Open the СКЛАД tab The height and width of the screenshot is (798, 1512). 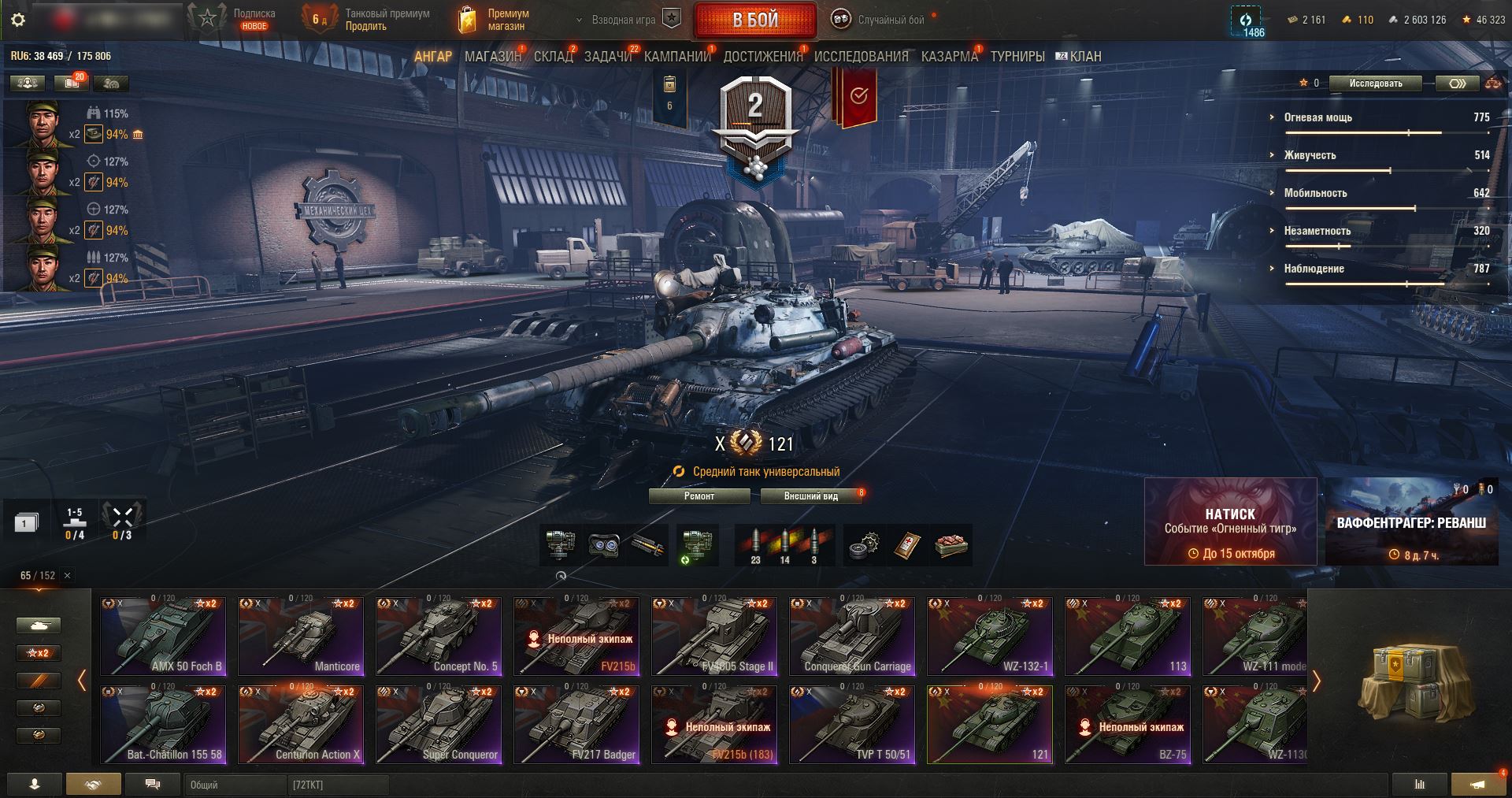click(x=553, y=57)
